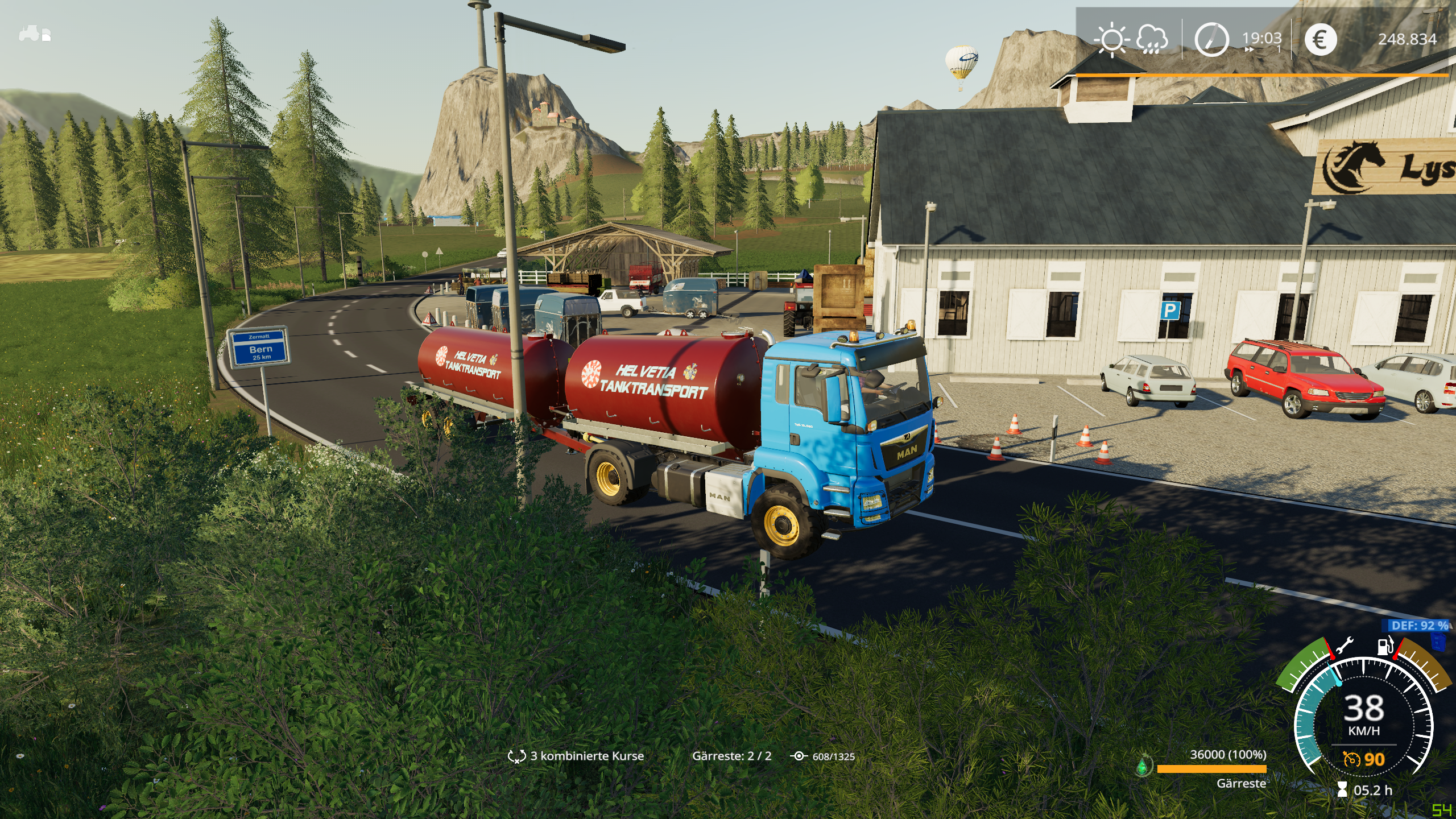Toggle the cruise control speed icon
The image size is (1456, 819).
pyautogui.click(x=1351, y=759)
